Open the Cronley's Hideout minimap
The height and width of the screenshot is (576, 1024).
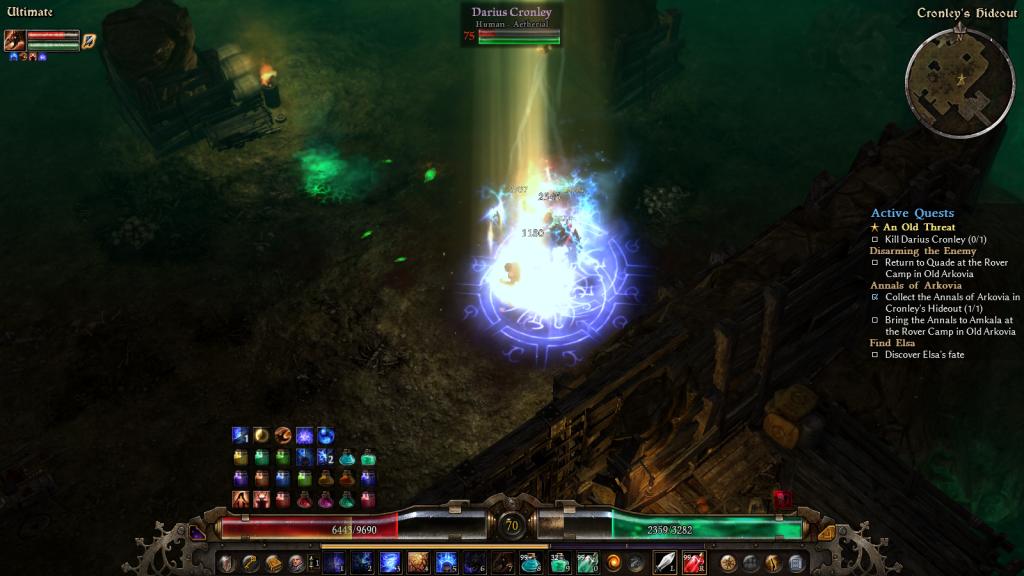coord(954,79)
